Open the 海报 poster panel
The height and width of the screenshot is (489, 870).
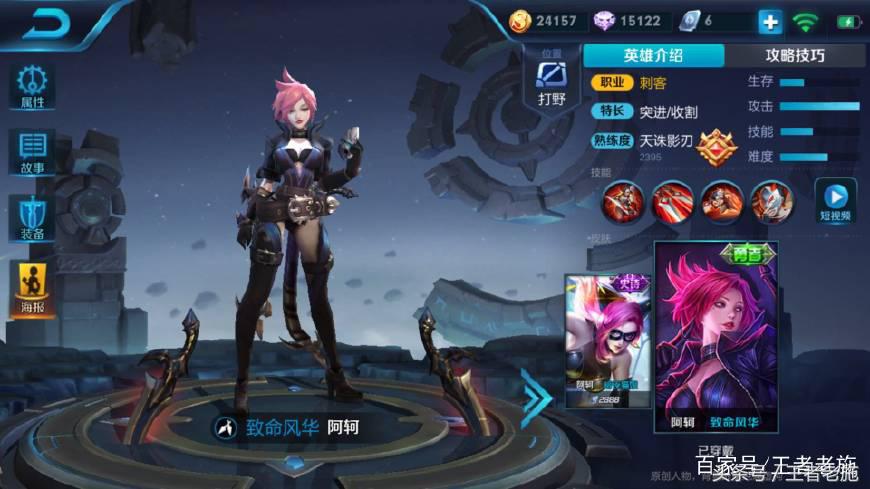(32, 287)
